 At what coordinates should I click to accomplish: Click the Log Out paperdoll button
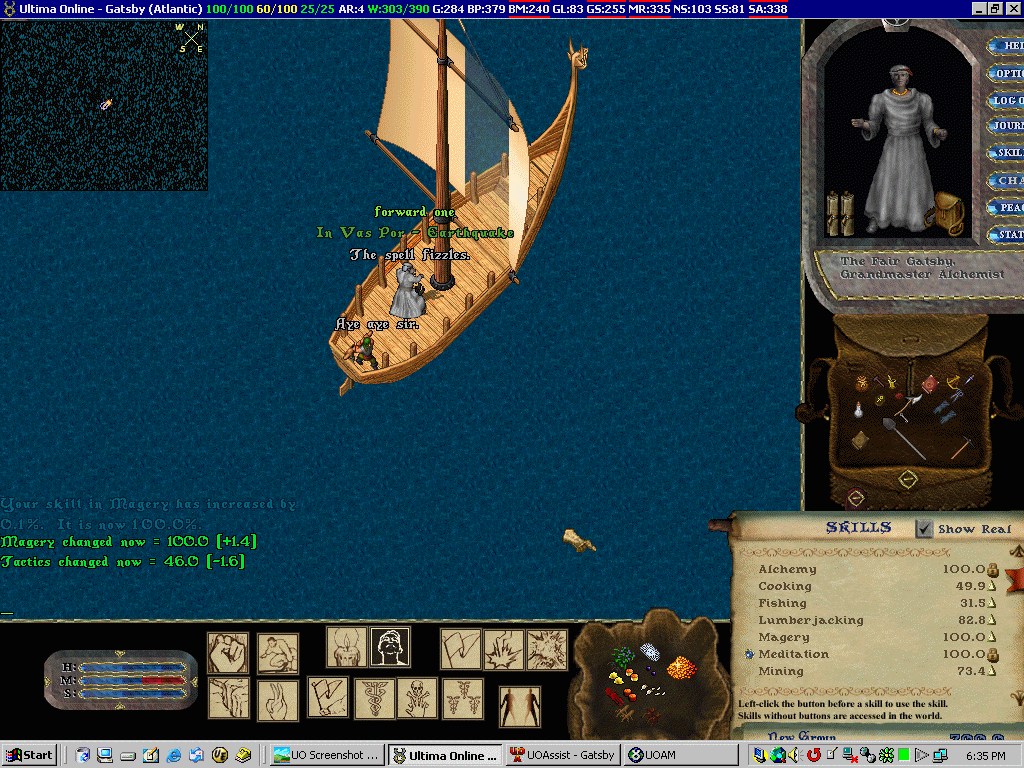1006,100
